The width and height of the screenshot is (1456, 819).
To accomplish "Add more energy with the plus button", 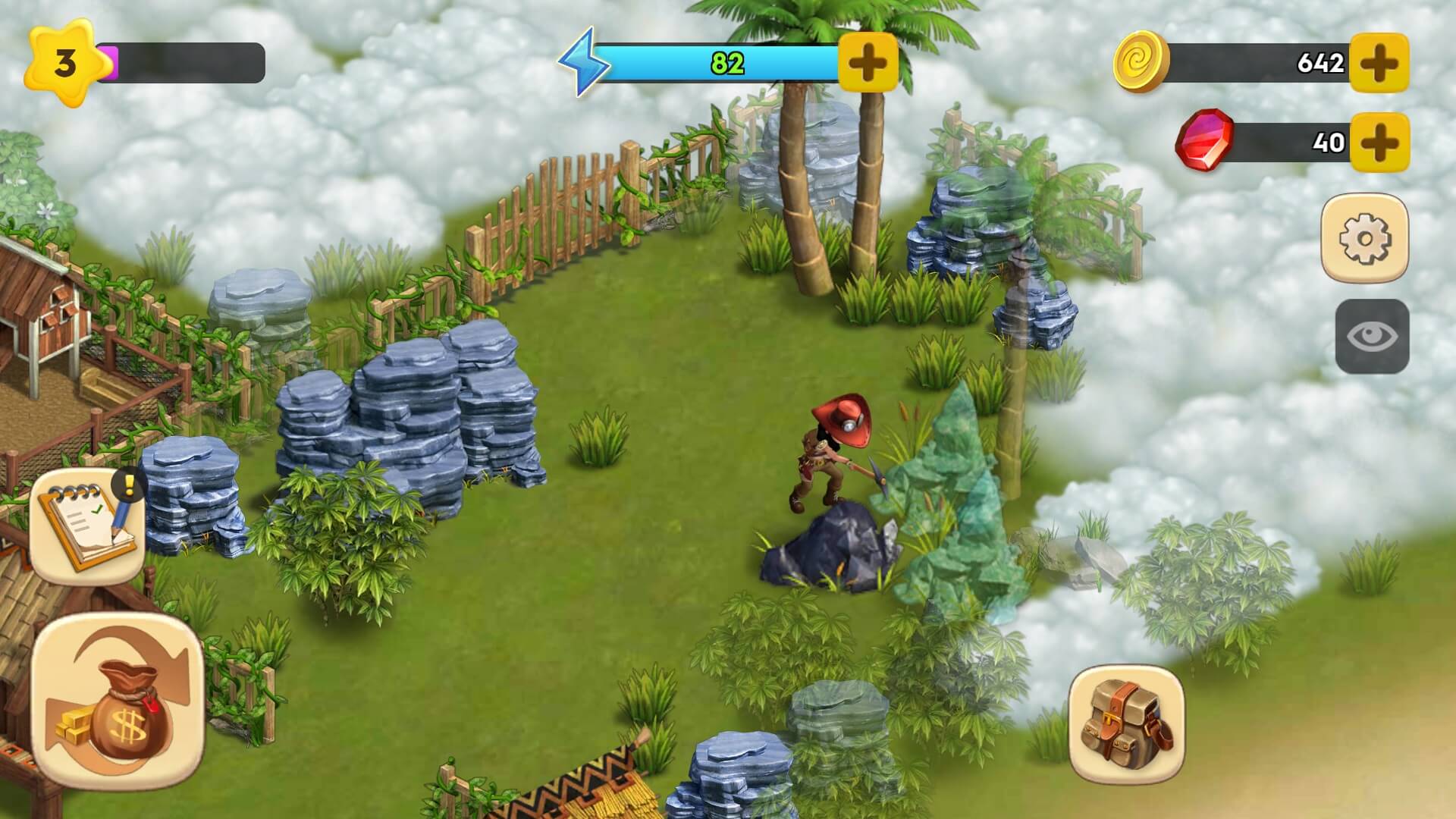I will pos(868,61).
